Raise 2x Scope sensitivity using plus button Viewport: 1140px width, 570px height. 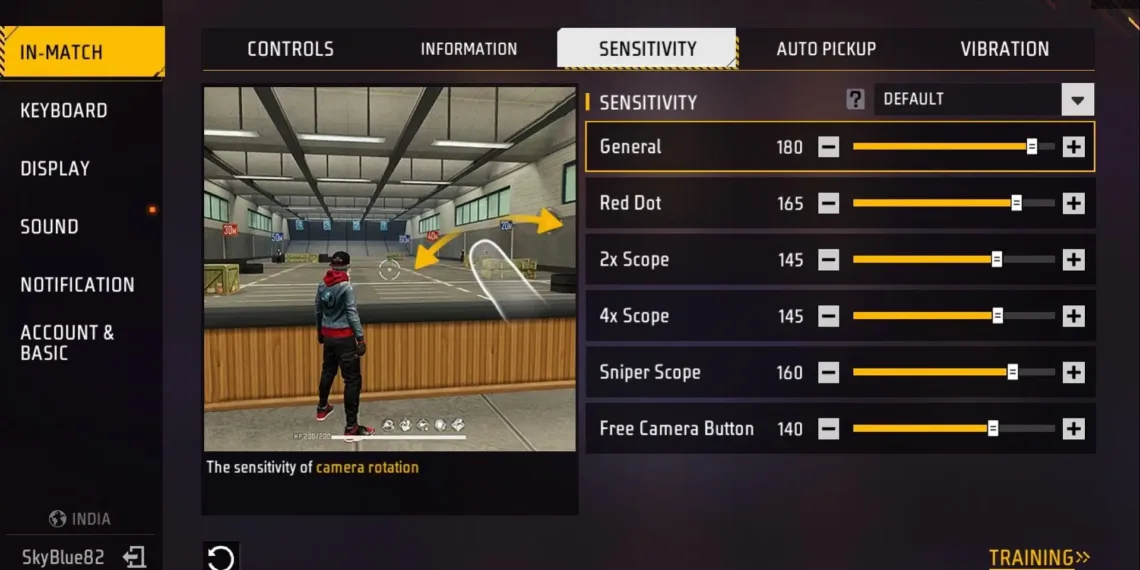[x=1073, y=260]
